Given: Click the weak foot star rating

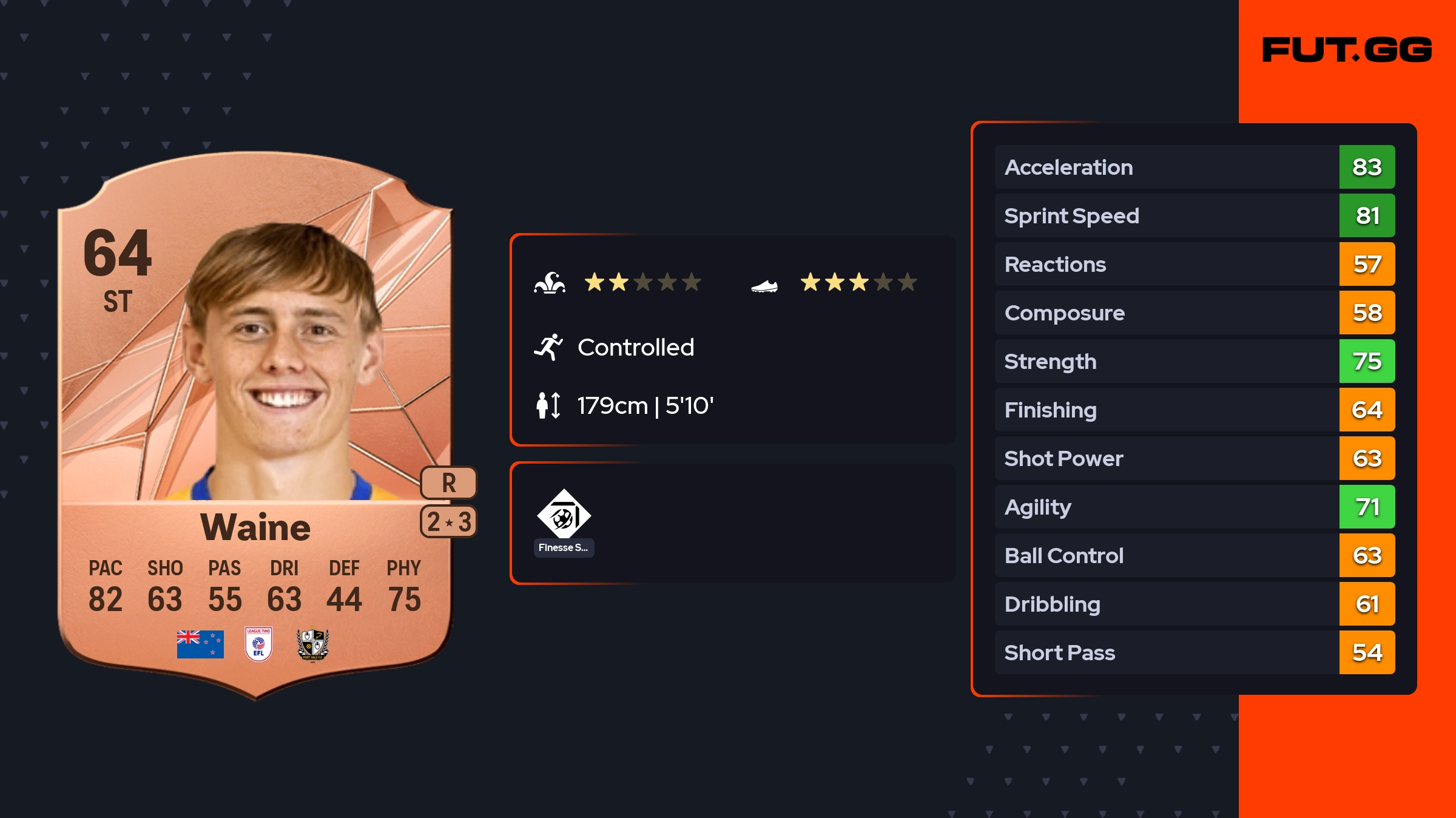Looking at the screenshot, I should click(x=858, y=282).
